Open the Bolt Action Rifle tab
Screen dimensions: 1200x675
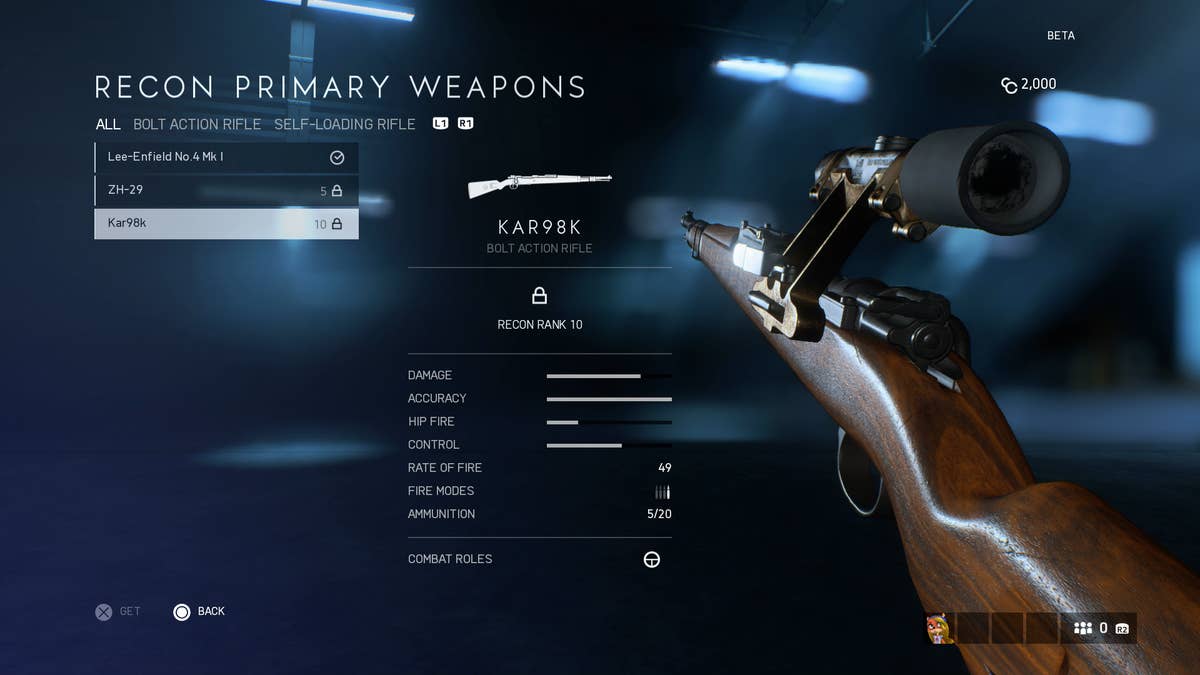point(197,124)
